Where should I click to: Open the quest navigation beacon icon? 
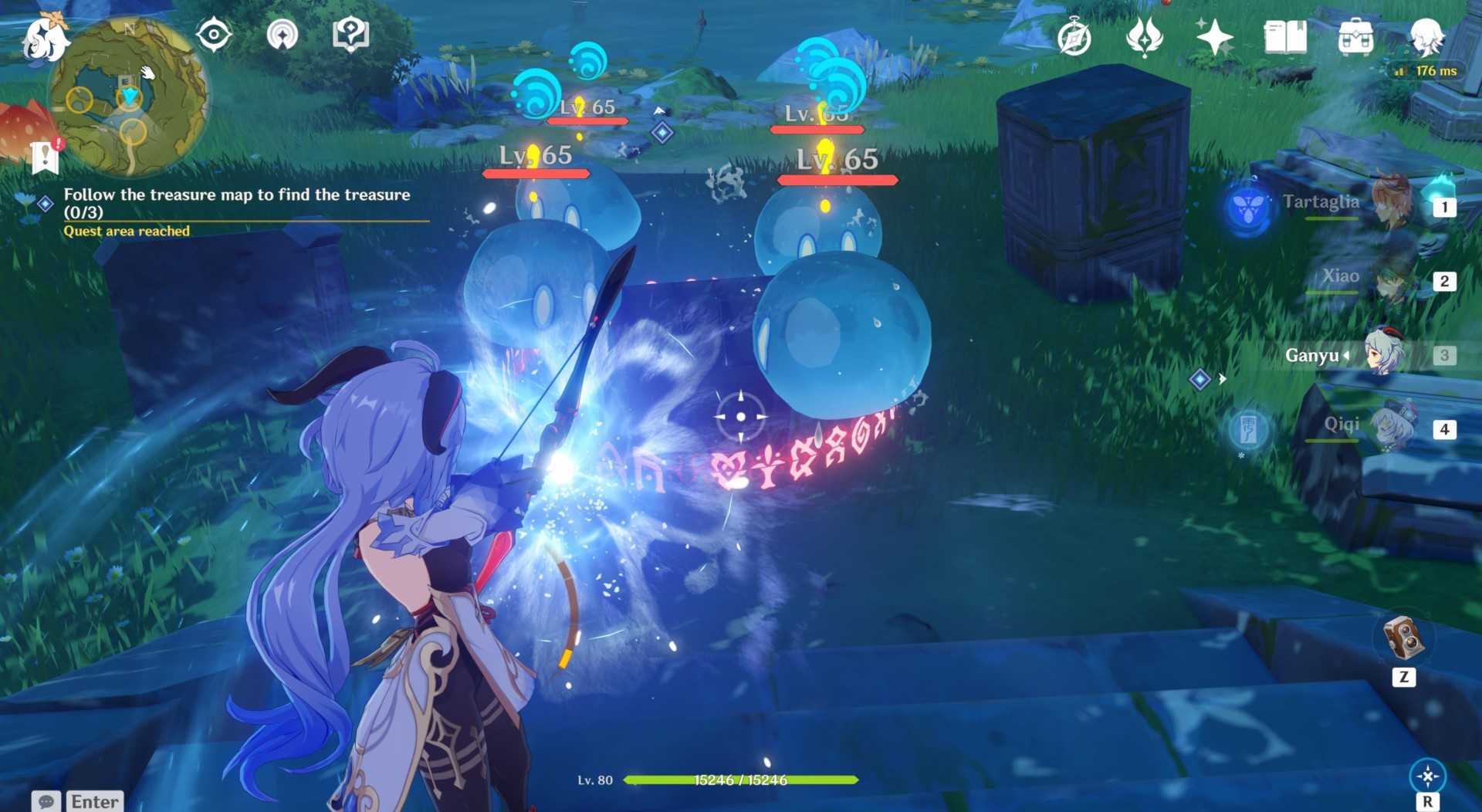point(283,35)
